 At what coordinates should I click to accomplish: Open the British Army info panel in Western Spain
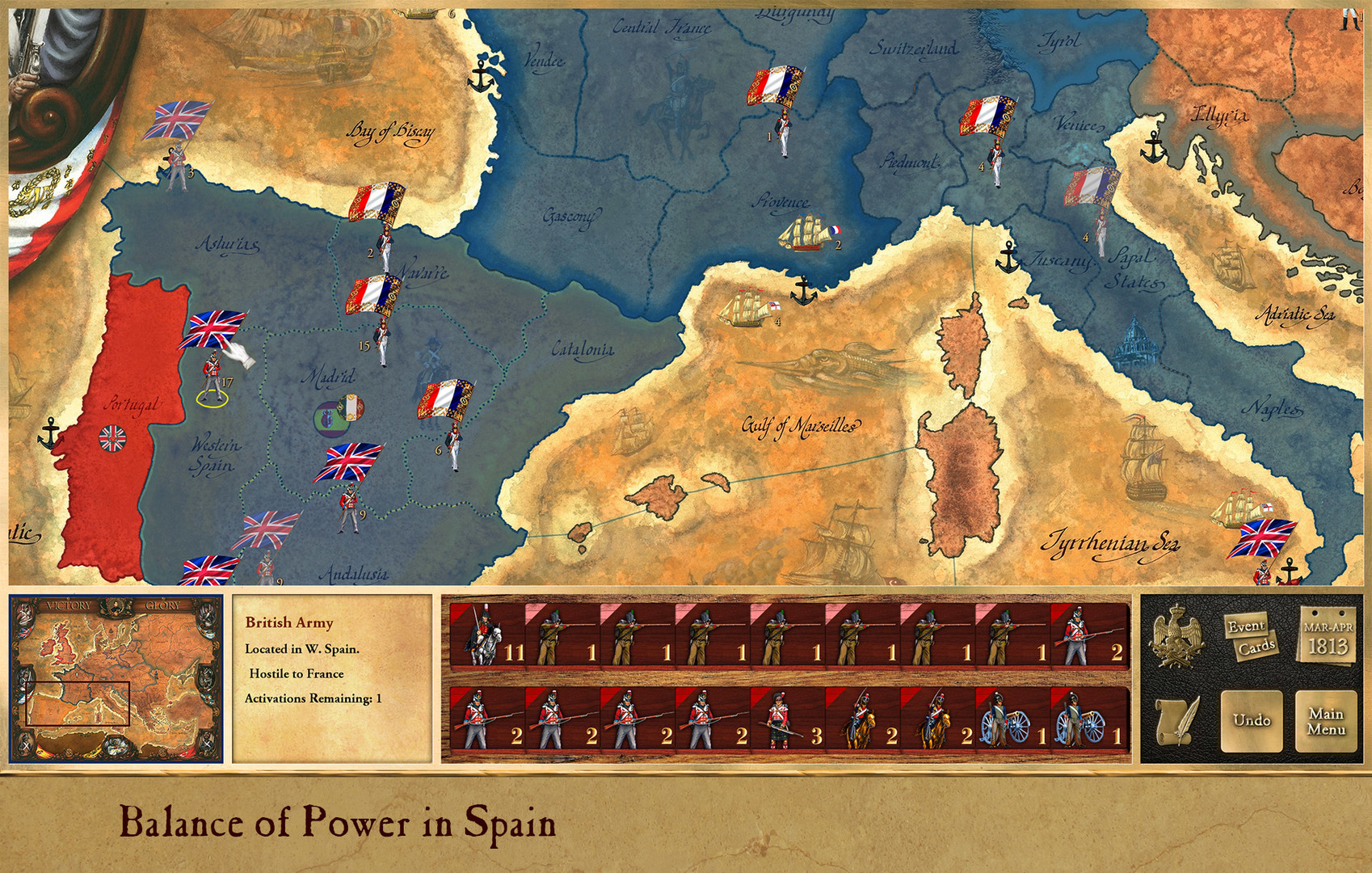point(331,679)
